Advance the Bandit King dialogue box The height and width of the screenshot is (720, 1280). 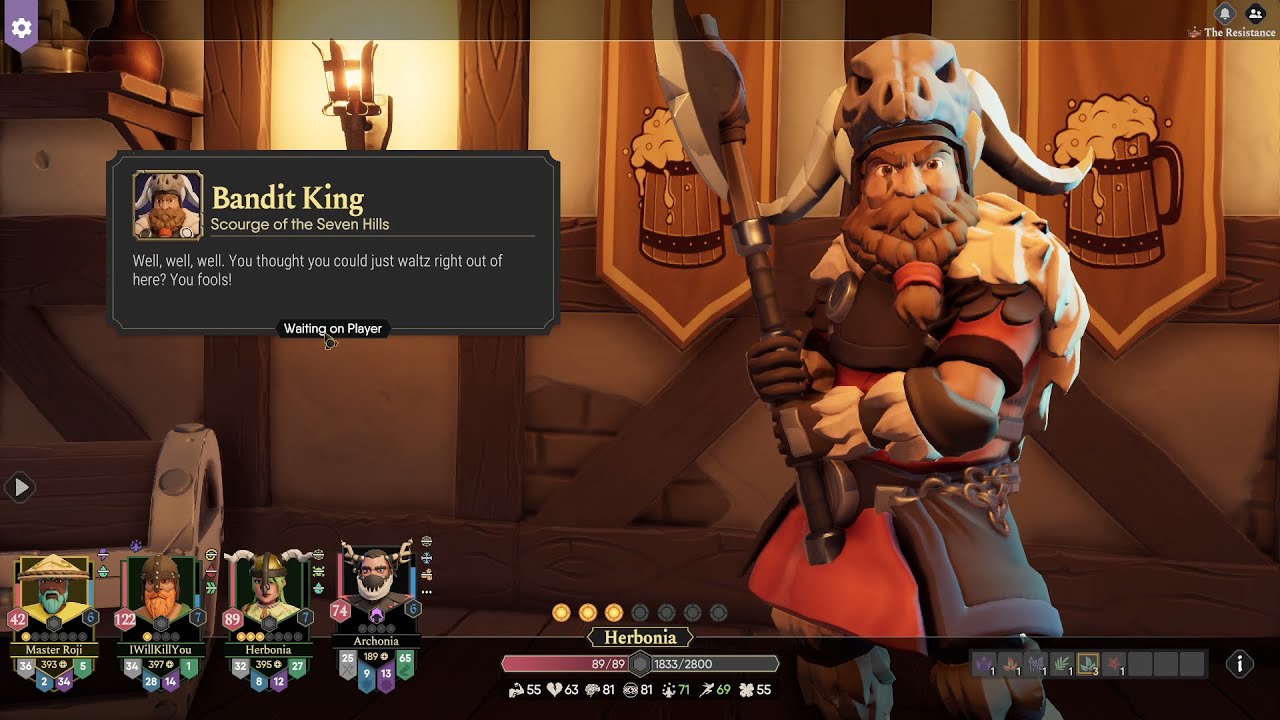[x=333, y=270]
